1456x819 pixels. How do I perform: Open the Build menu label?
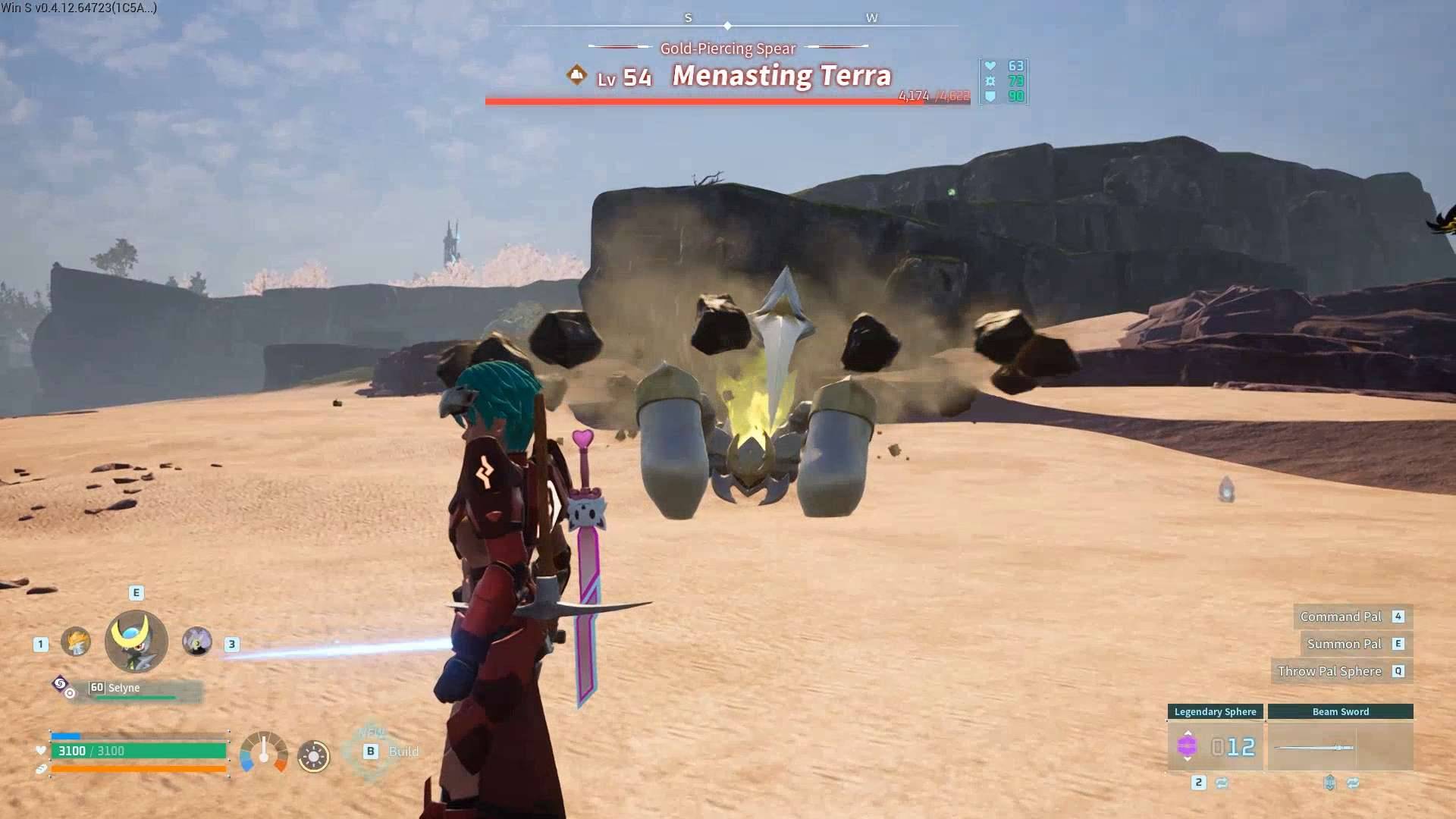pyautogui.click(x=403, y=752)
